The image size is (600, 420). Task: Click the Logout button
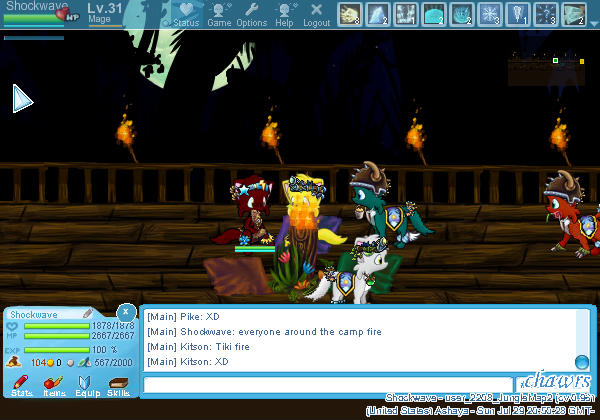click(x=316, y=14)
